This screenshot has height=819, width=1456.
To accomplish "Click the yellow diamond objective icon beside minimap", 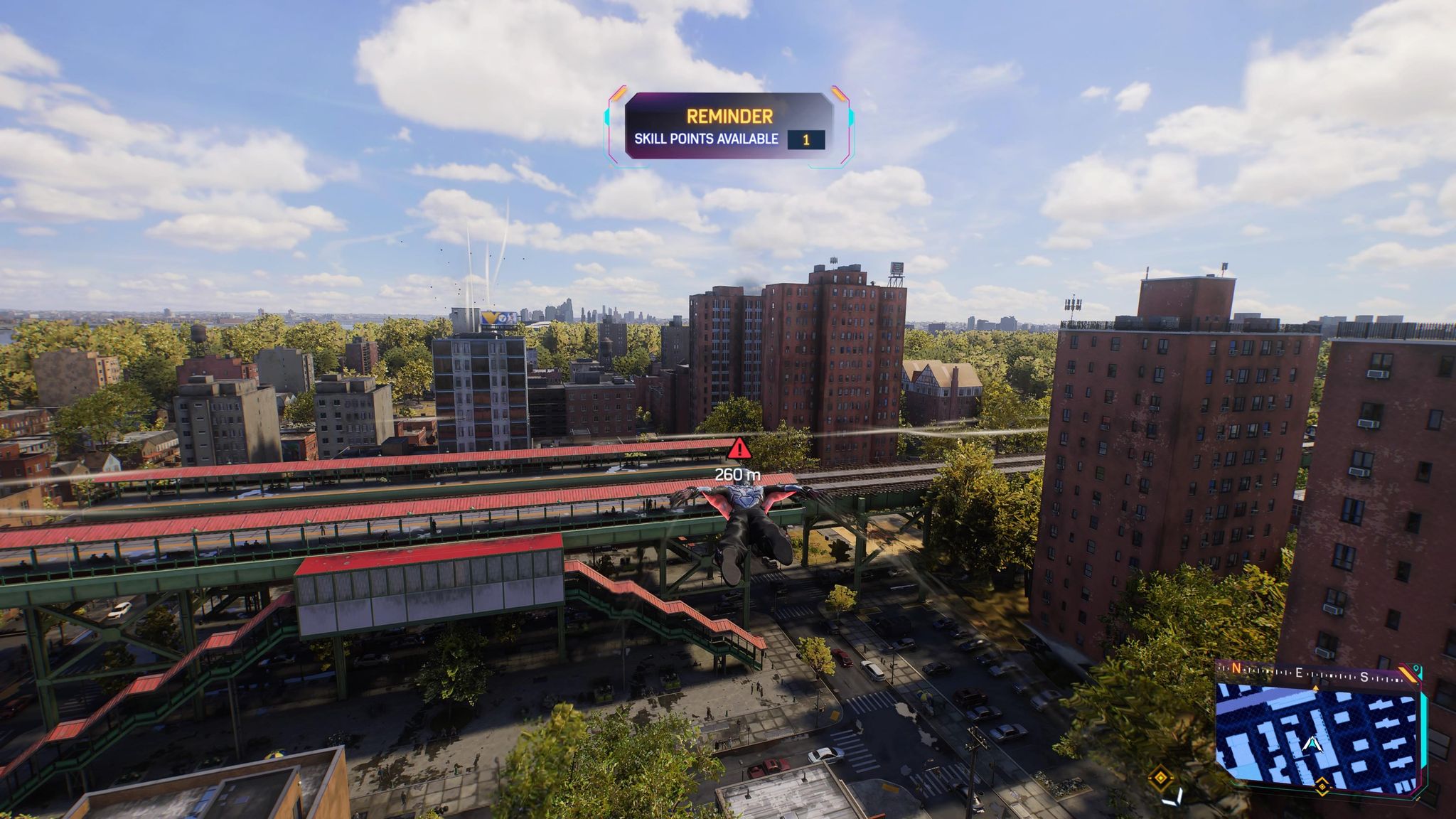I will click(x=1161, y=777).
